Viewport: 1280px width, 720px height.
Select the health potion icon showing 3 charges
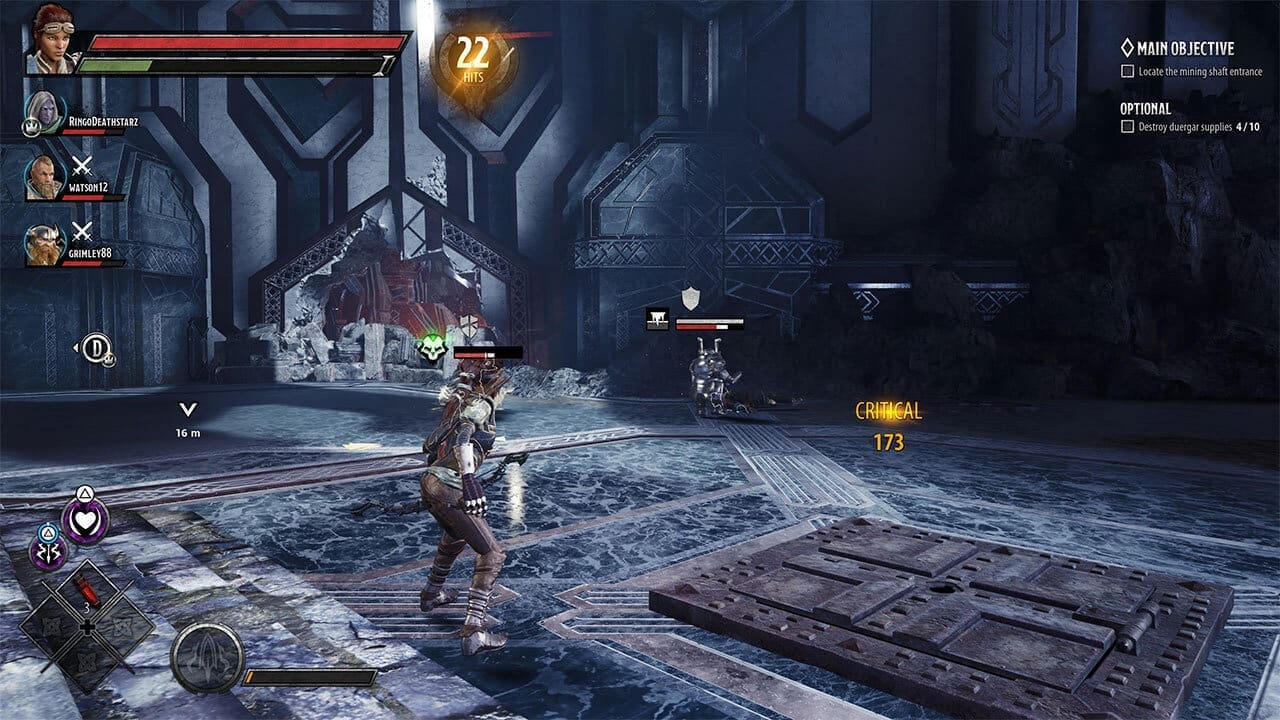(x=87, y=588)
